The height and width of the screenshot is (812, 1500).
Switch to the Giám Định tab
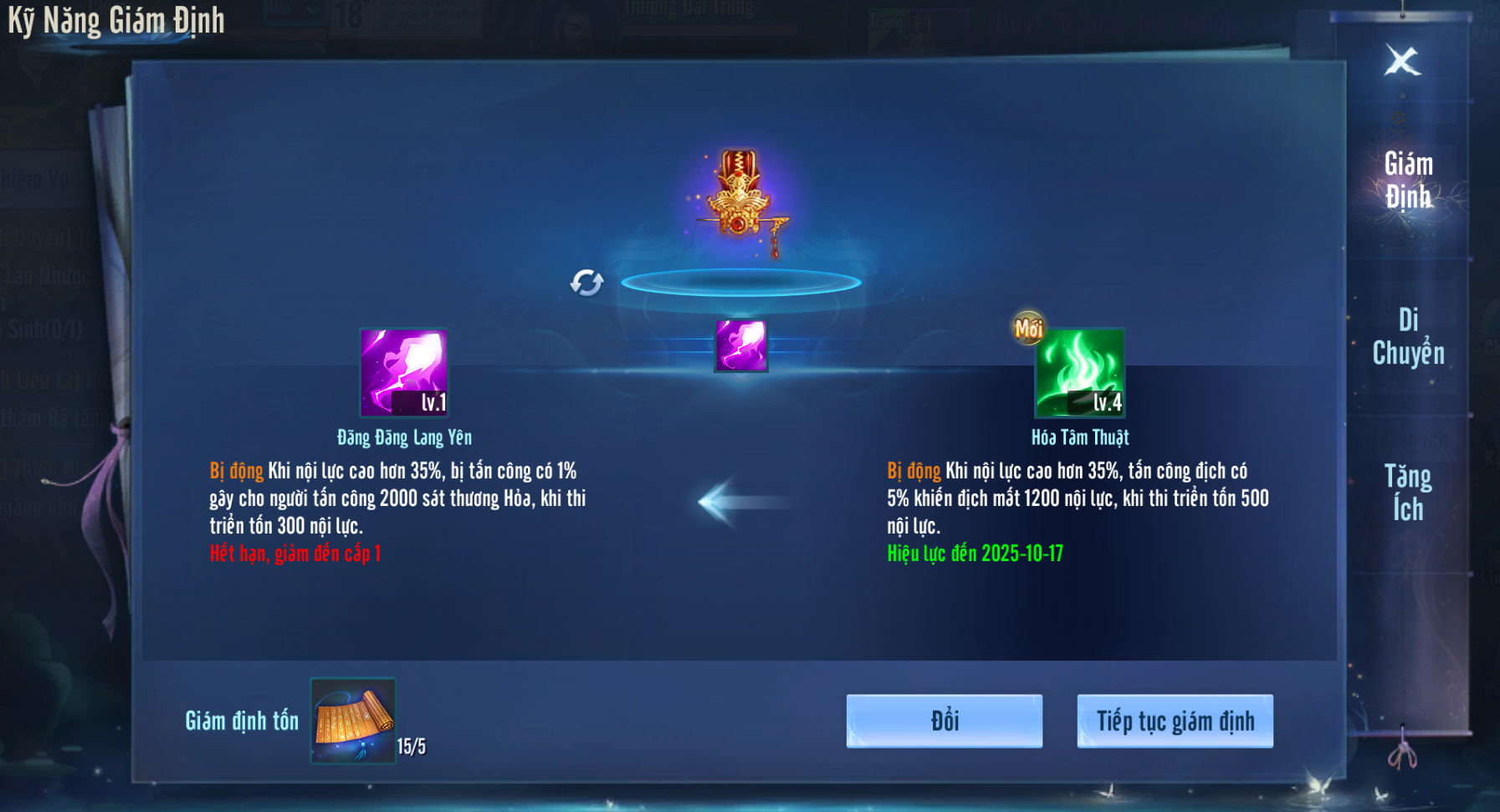(x=1408, y=181)
